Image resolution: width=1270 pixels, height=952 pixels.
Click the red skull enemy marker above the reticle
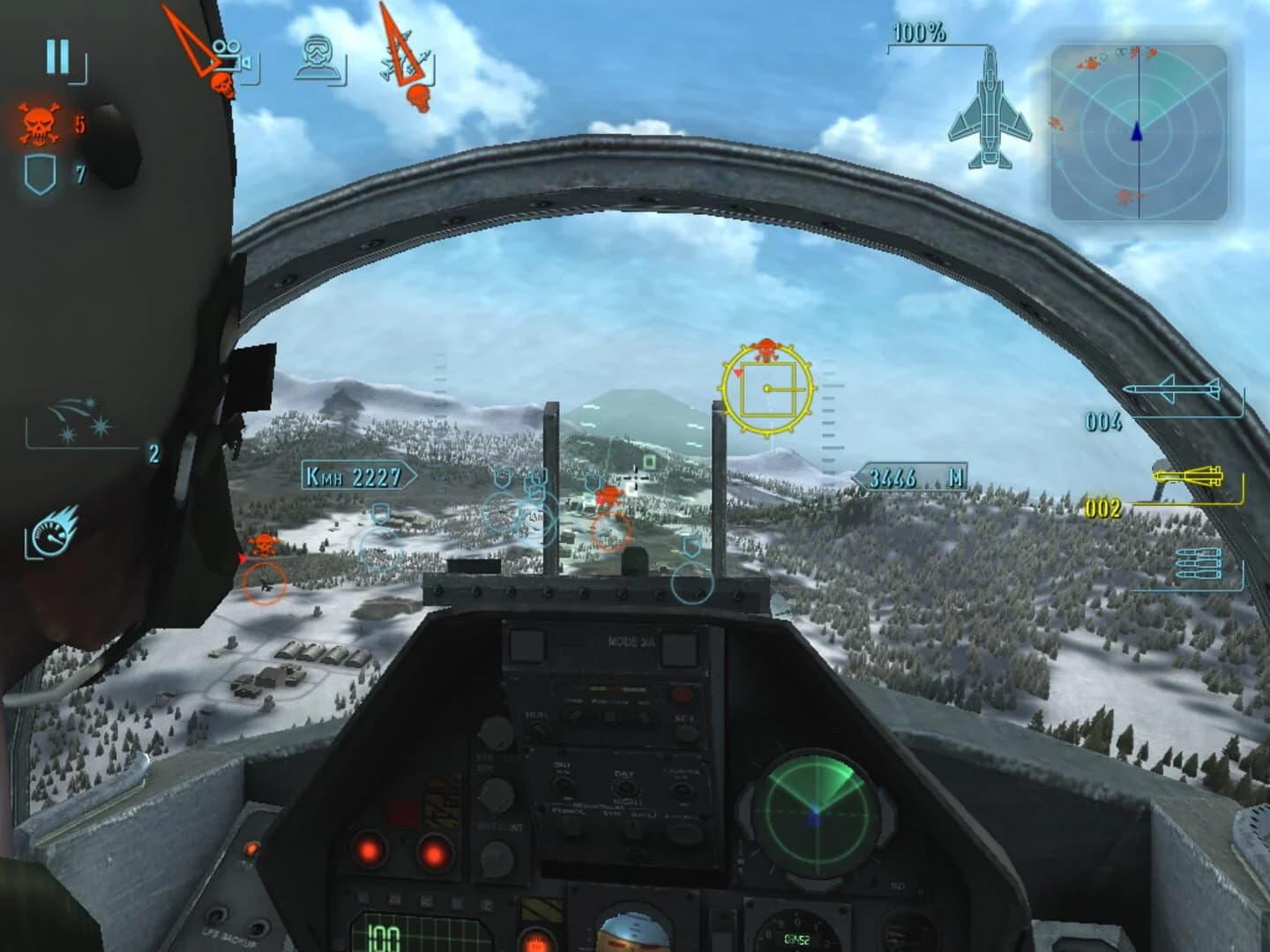pos(764,347)
